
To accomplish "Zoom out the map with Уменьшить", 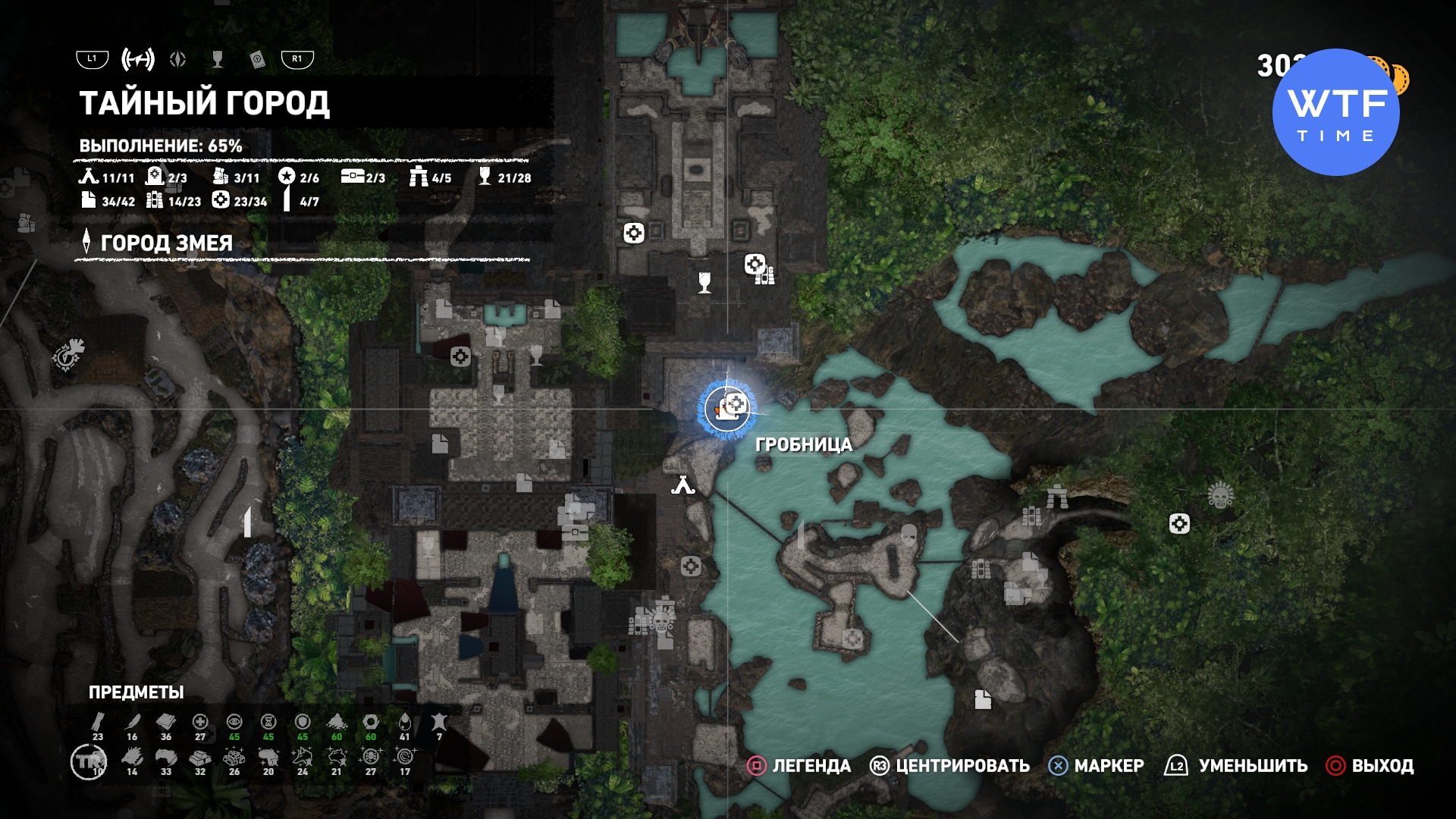I will (1236, 766).
